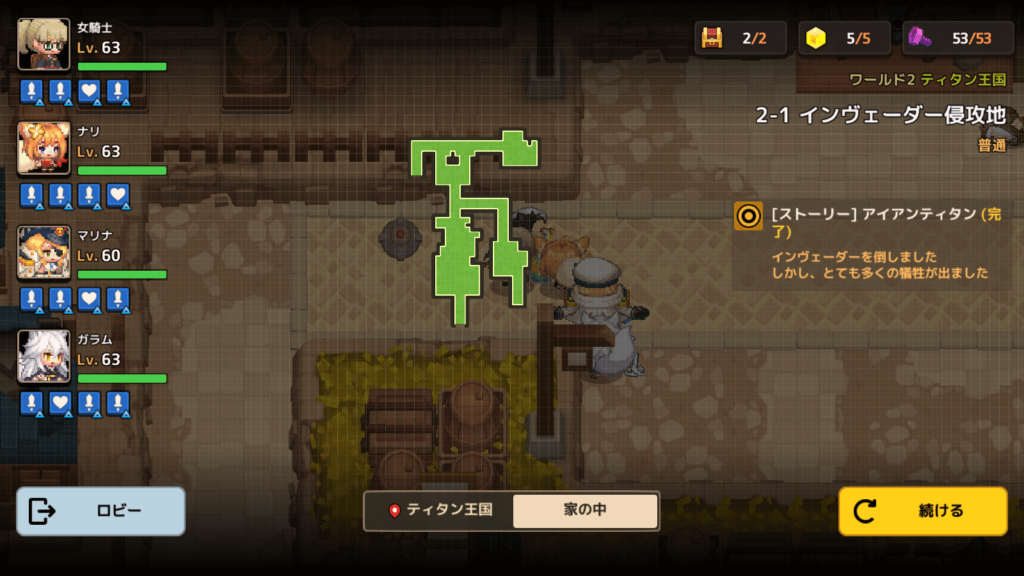The image size is (1024, 576).
Task: Choose ナリ party member portrait
Action: click(44, 148)
